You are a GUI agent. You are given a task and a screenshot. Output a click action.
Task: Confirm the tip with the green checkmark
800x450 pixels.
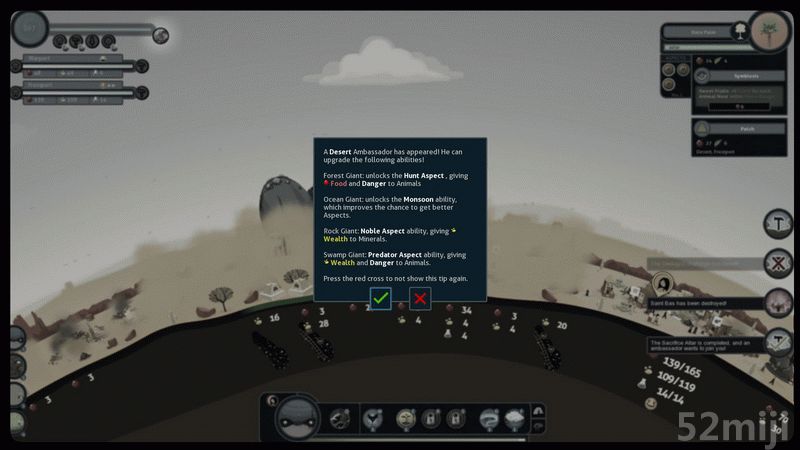coord(380,297)
